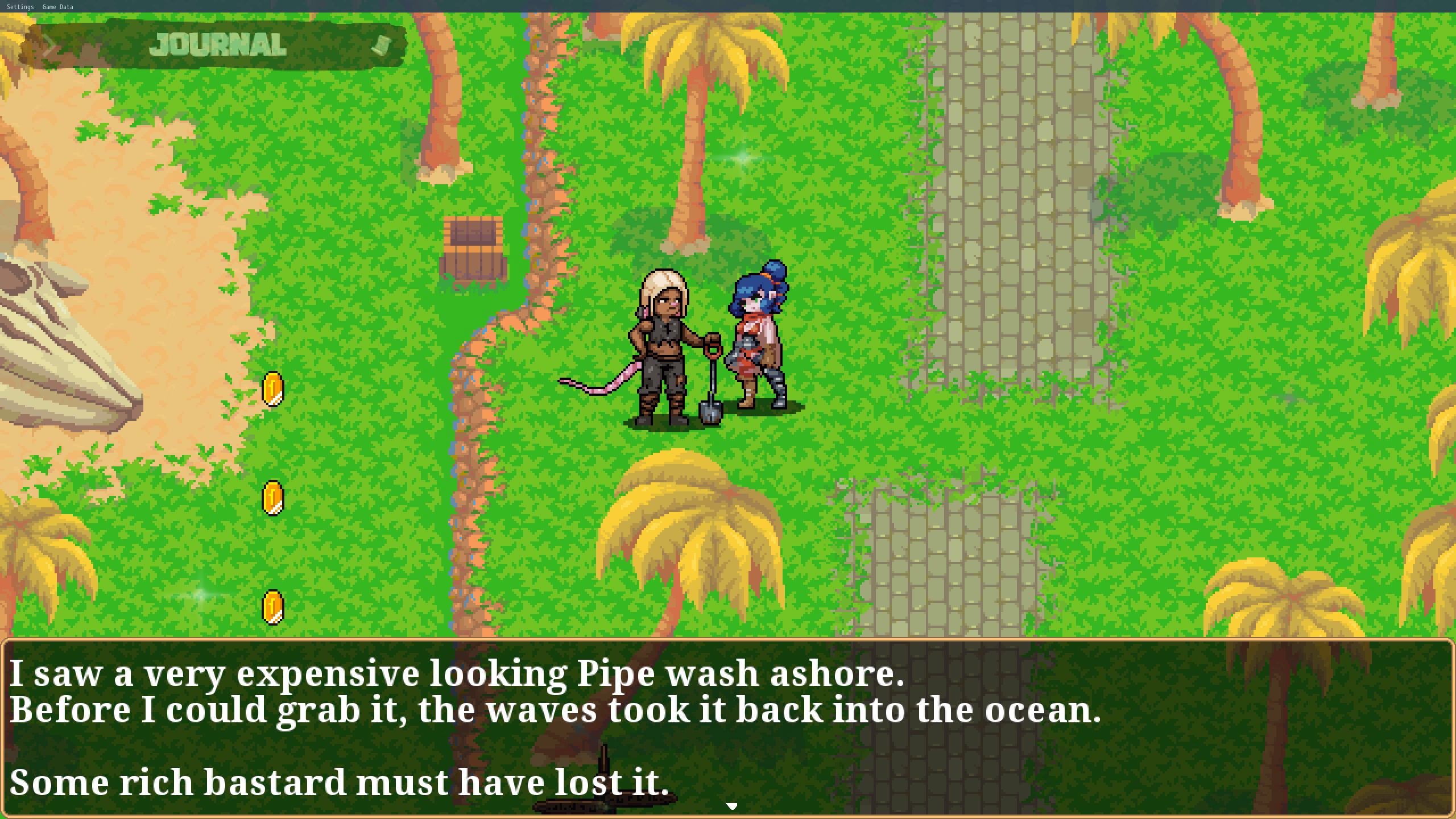Open the Game Data menu
Viewport: 1456px width, 819px height.
click(57, 7)
